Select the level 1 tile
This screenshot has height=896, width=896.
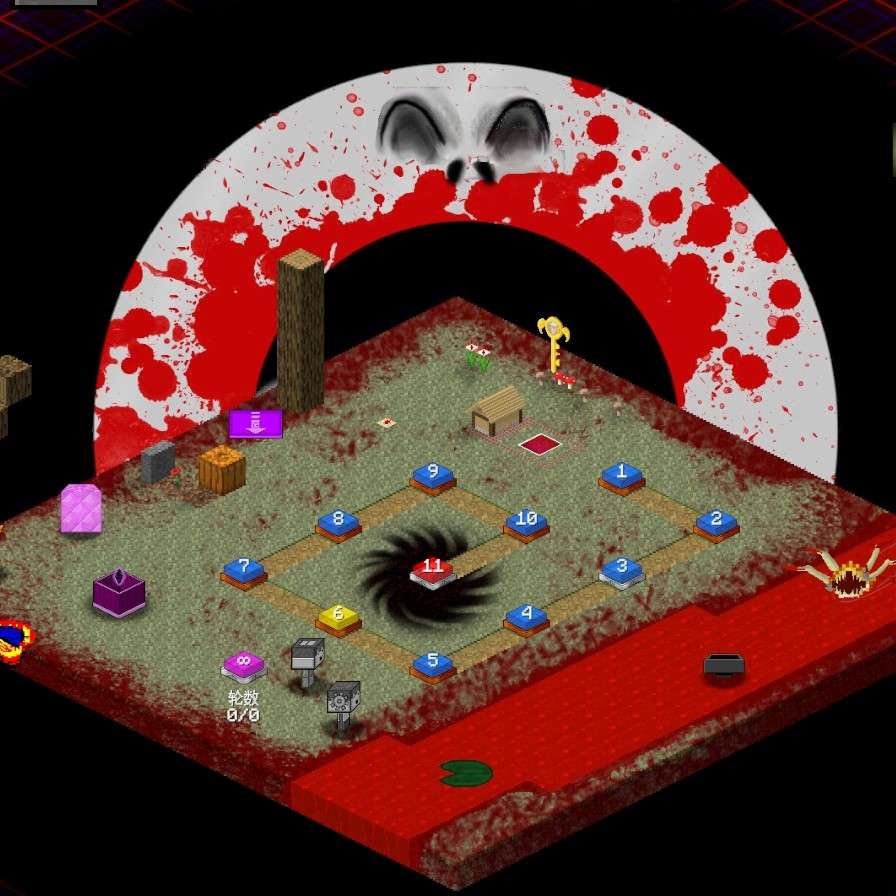[621, 475]
